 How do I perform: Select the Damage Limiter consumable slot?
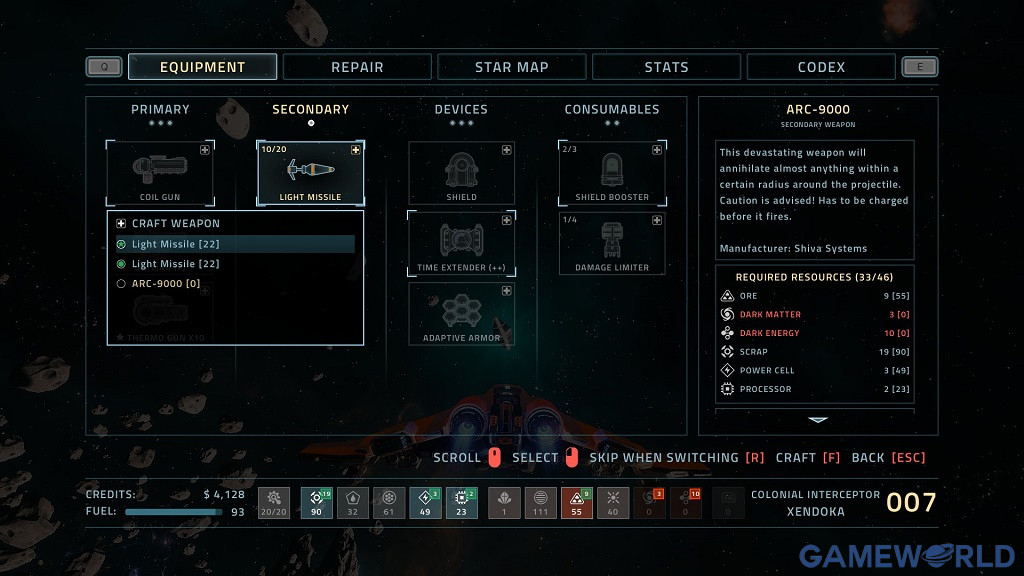612,243
